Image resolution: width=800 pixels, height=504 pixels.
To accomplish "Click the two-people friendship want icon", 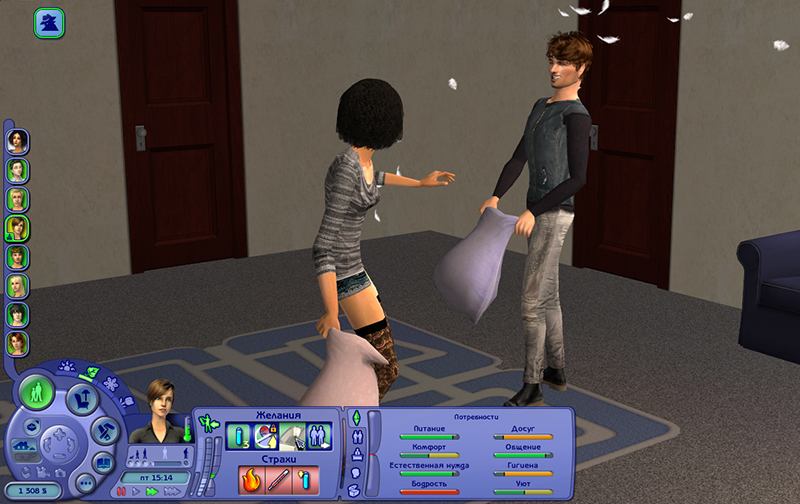I will 319,436.
